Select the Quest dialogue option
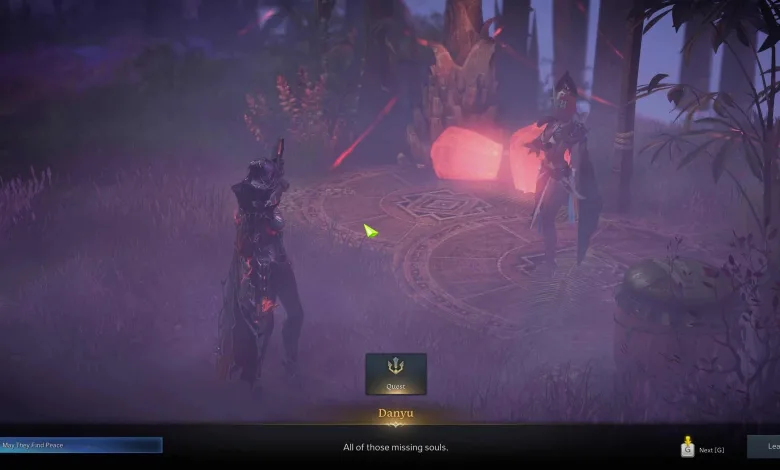The image size is (780, 470). pyautogui.click(x=396, y=373)
